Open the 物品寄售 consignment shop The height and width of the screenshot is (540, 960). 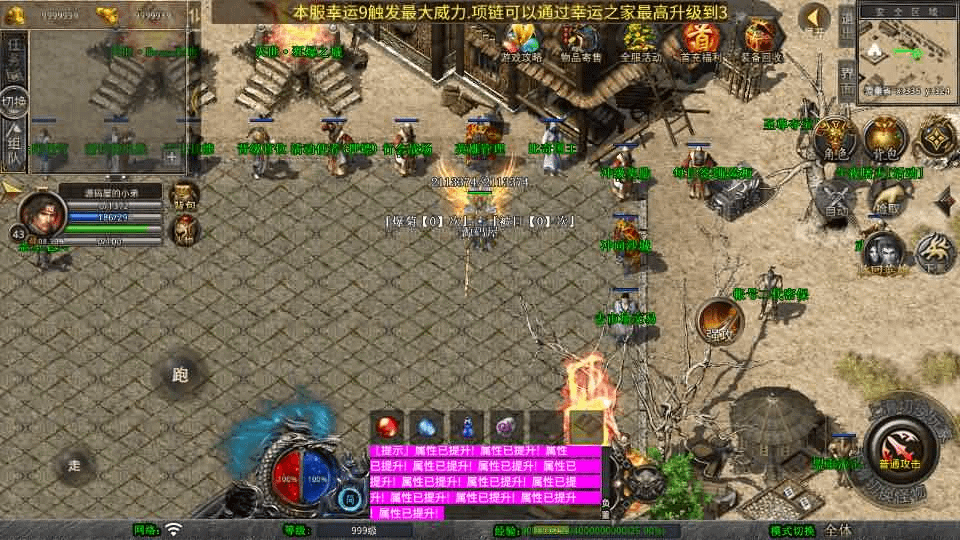(581, 42)
